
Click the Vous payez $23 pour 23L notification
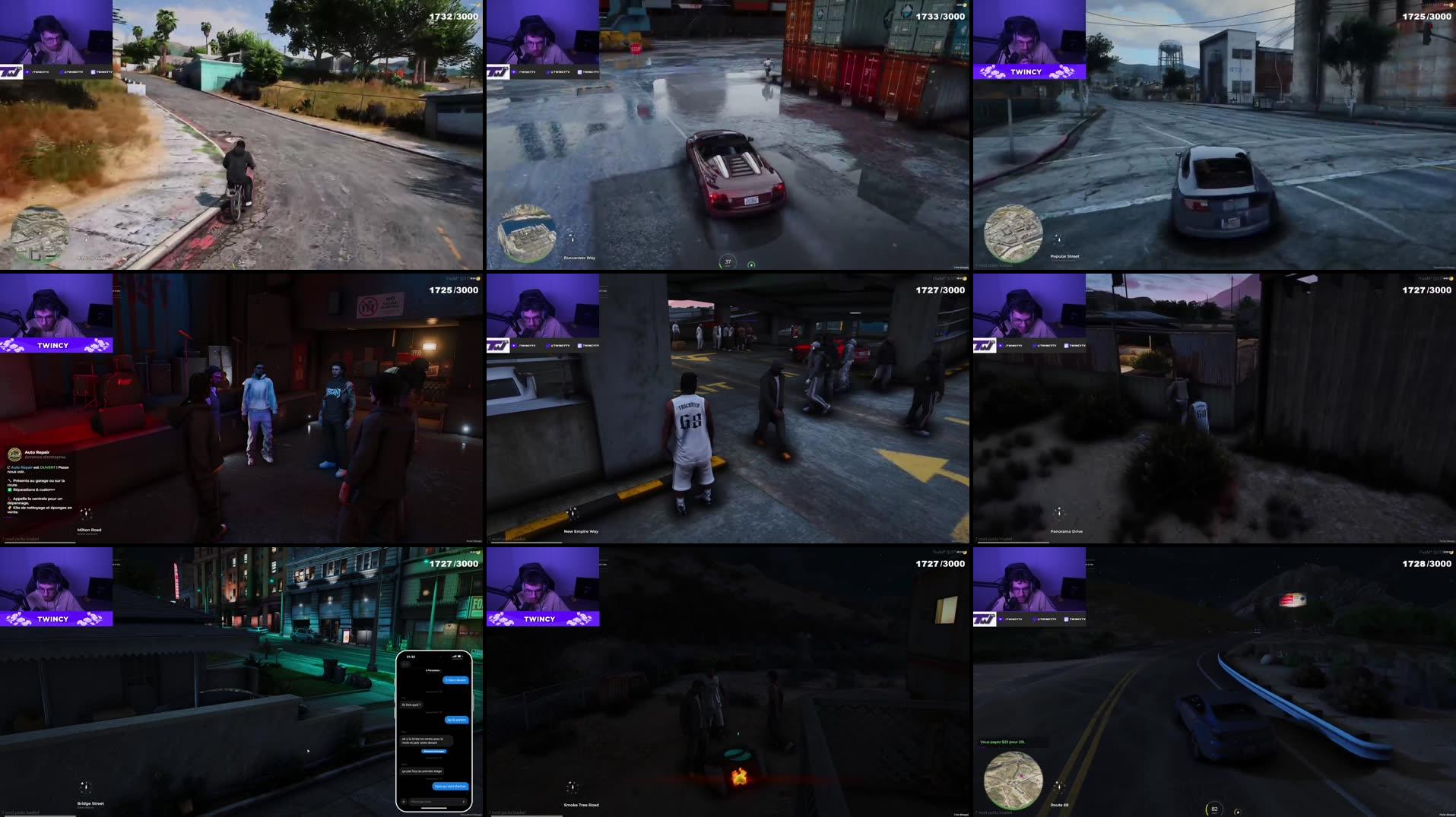click(x=1002, y=742)
